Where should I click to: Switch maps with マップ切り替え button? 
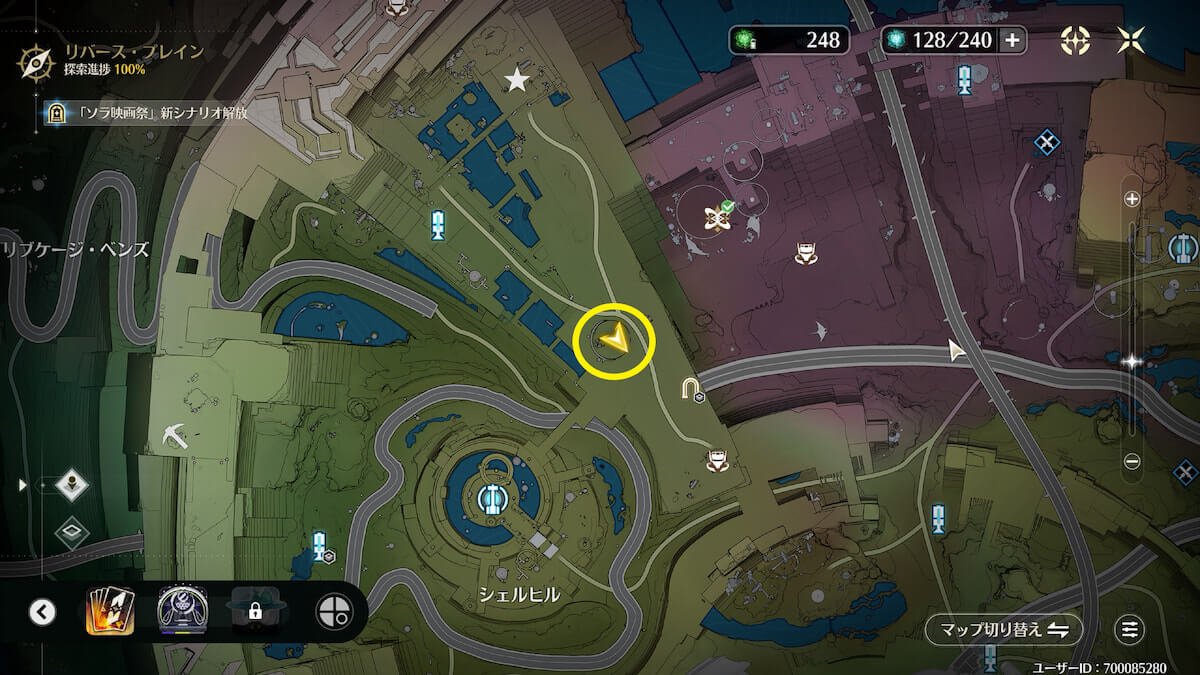[x=1004, y=630]
